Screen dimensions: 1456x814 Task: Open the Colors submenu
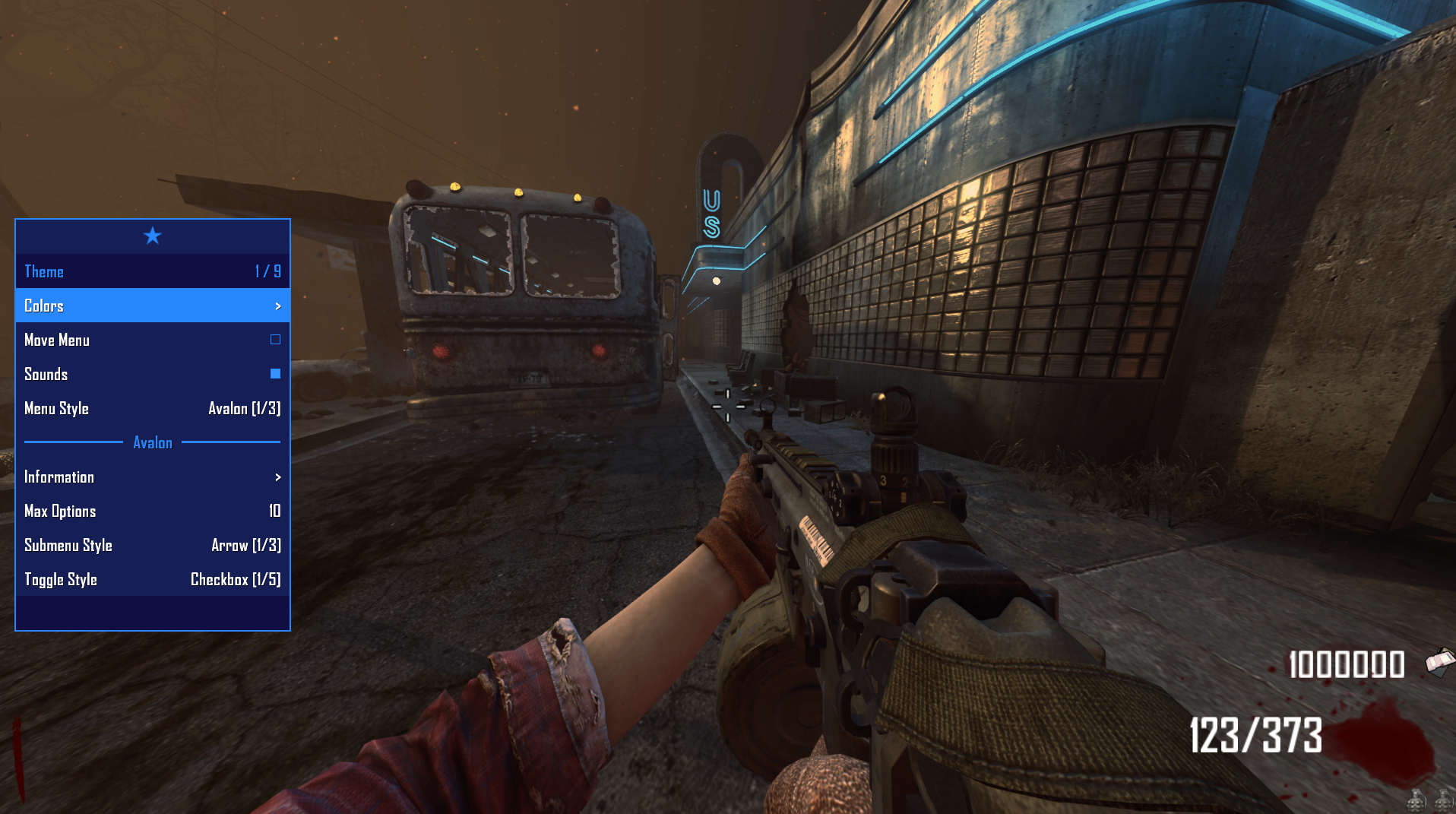(x=152, y=306)
